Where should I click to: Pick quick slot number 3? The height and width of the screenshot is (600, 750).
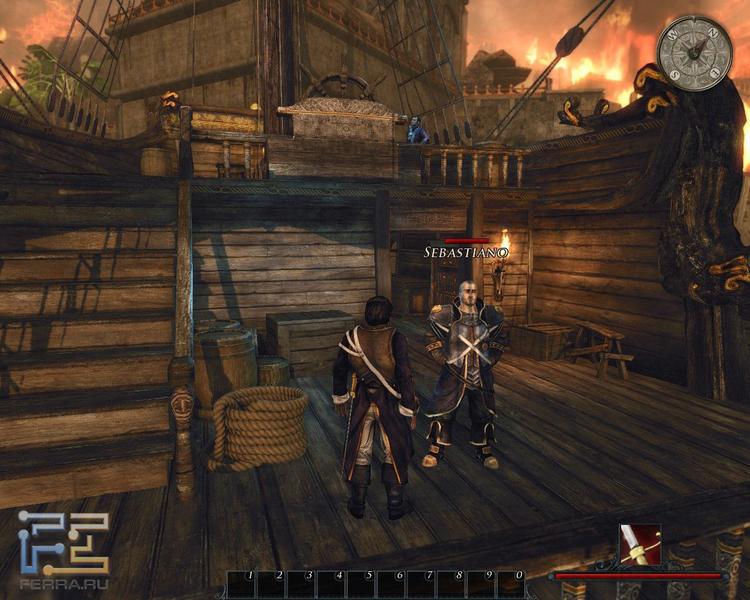coord(300,583)
